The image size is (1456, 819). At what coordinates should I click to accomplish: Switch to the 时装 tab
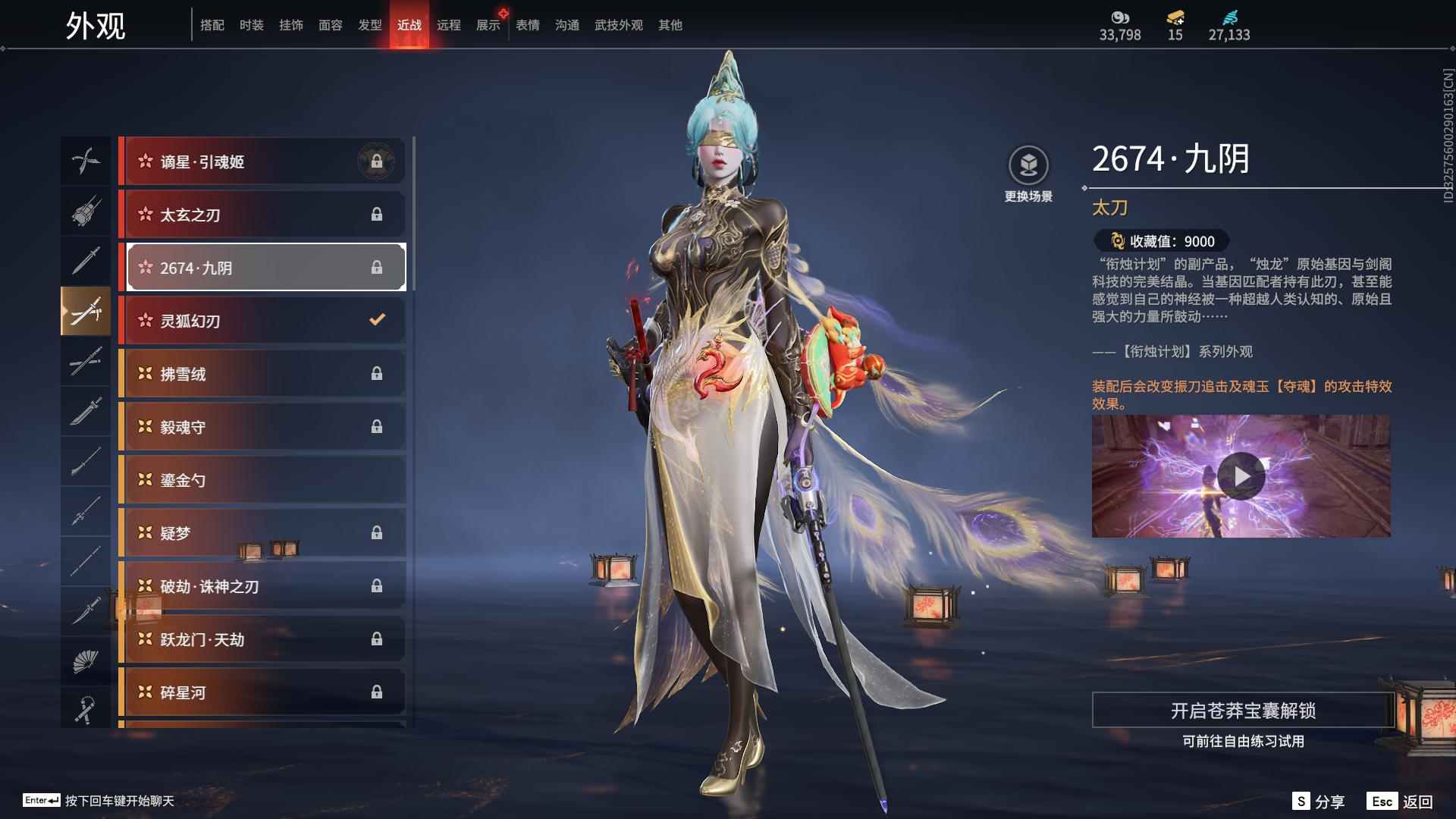click(x=251, y=26)
